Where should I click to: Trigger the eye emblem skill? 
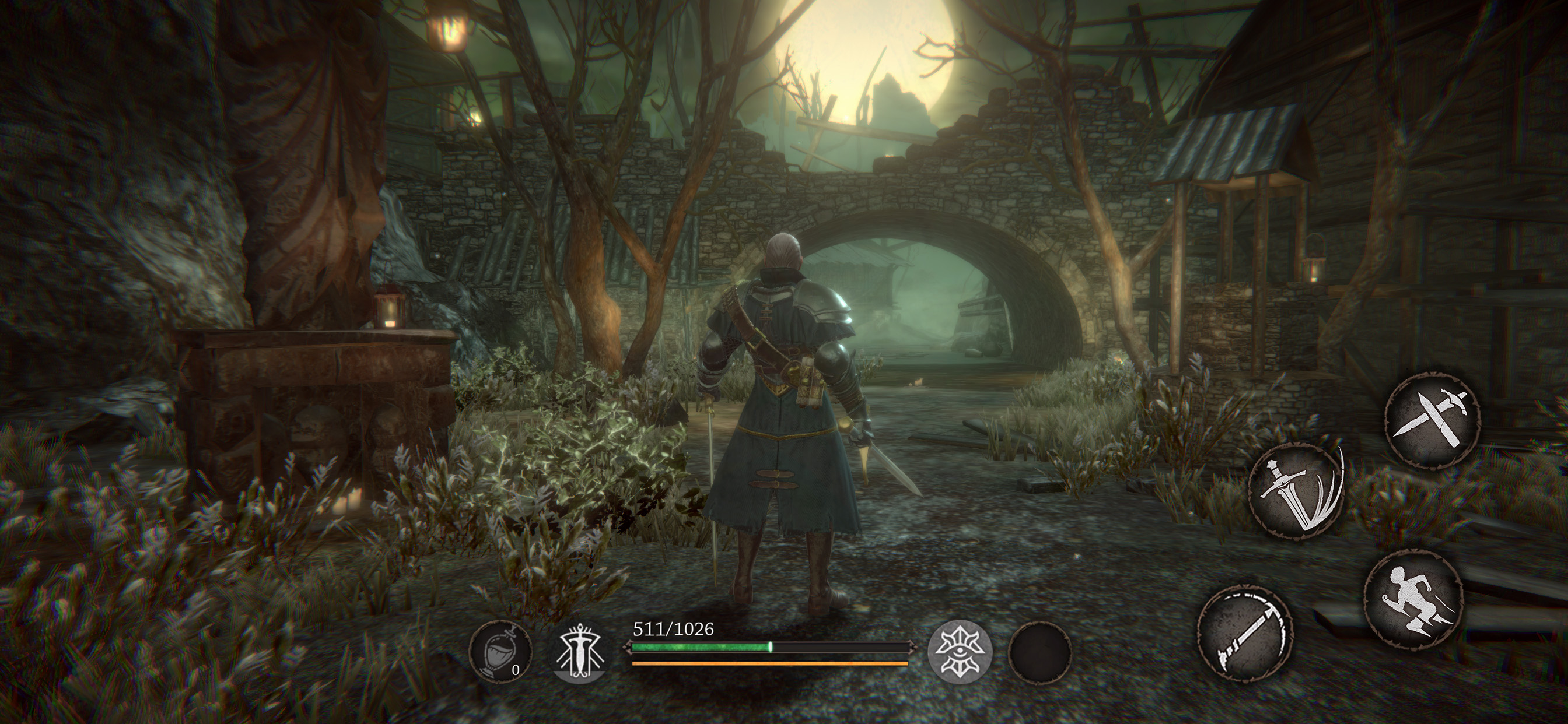pos(960,652)
